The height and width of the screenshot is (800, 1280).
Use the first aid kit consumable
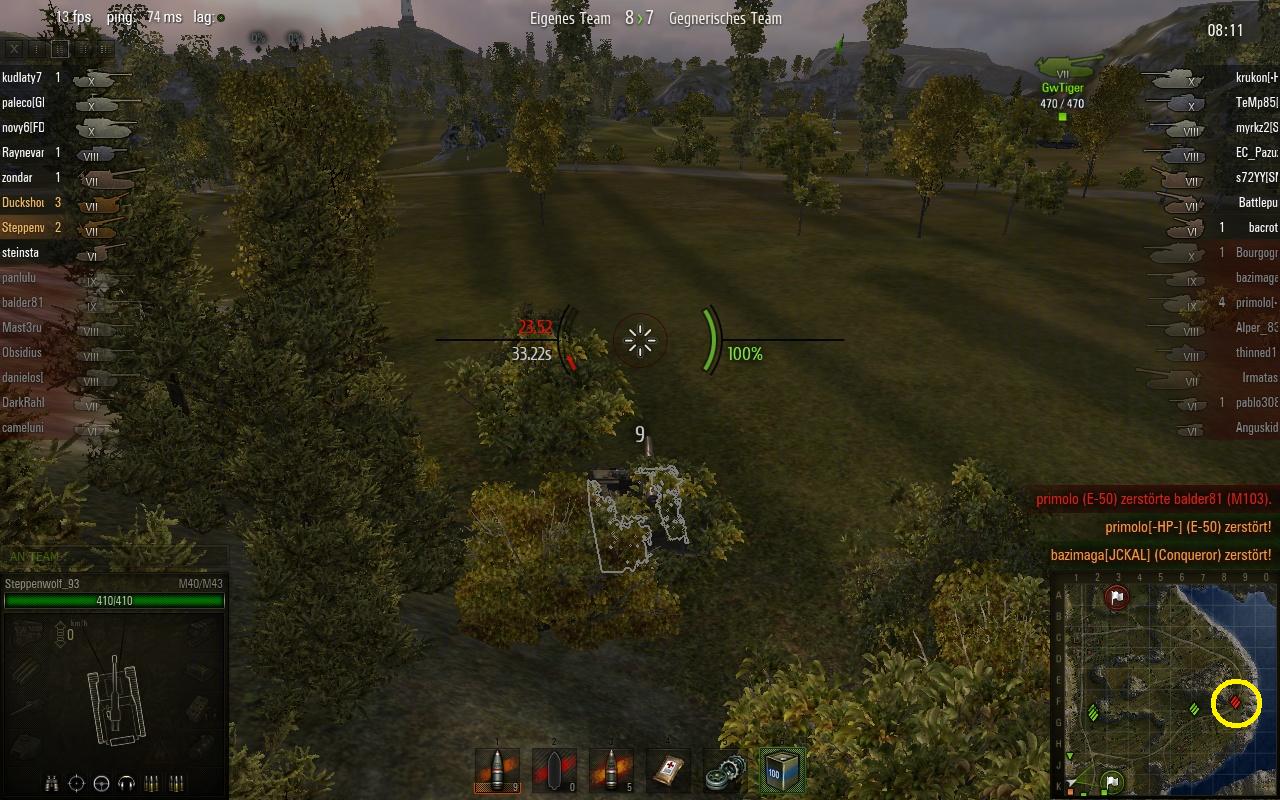coord(667,770)
